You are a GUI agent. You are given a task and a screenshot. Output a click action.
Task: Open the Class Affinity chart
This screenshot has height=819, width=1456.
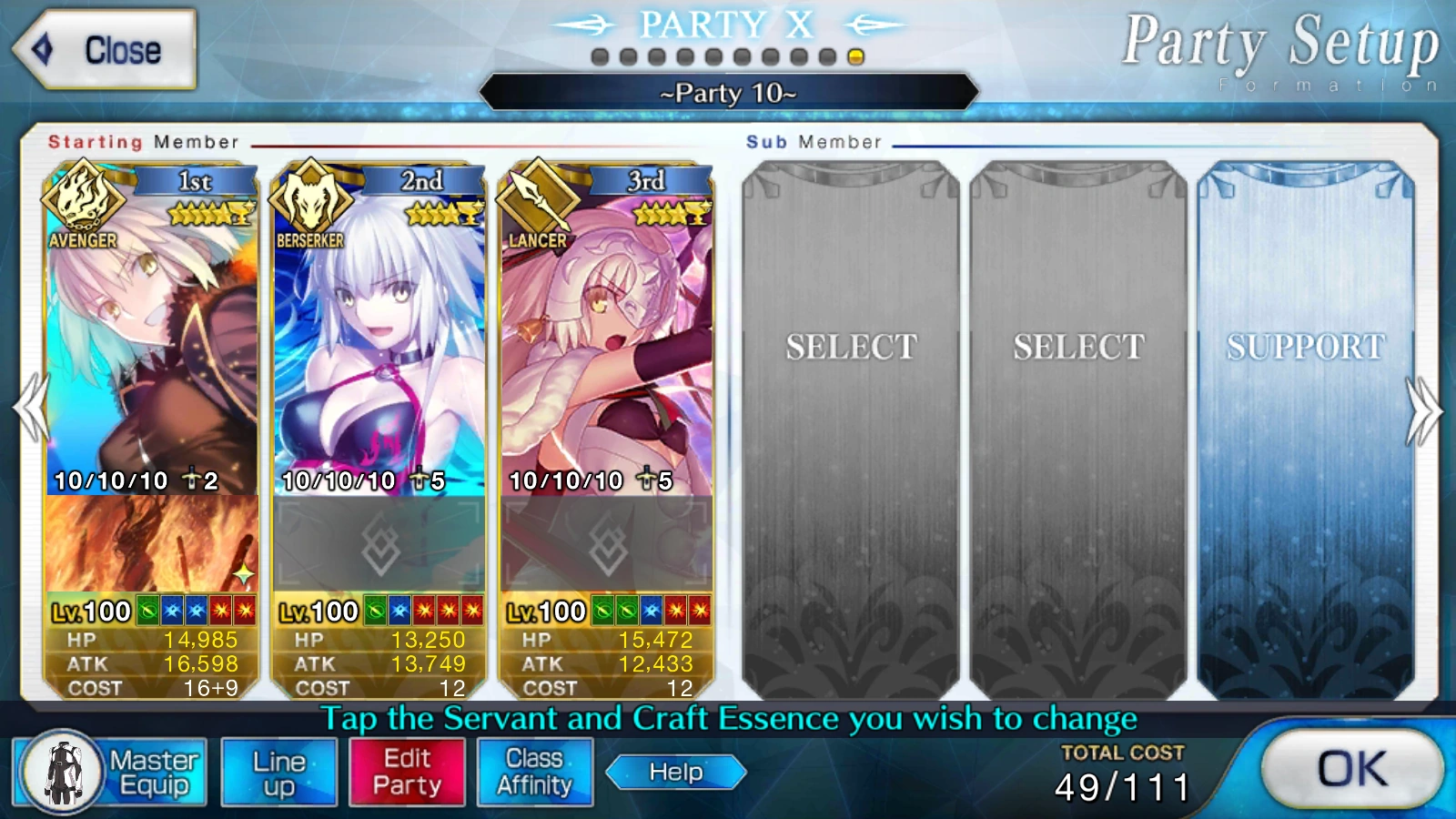[x=533, y=771]
